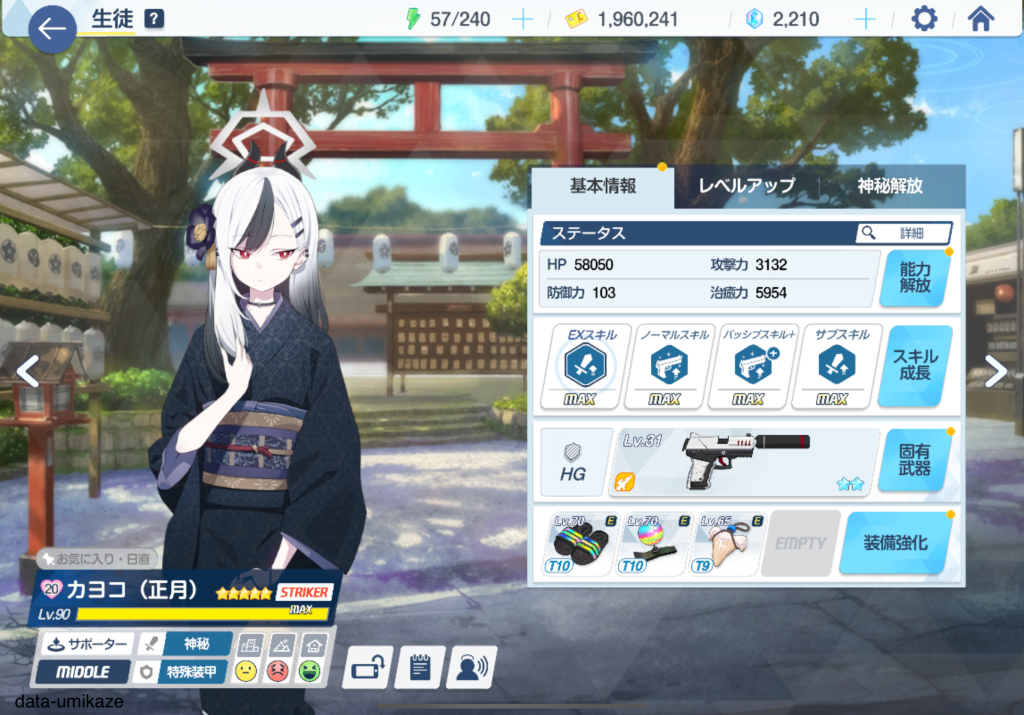Select the T10 sandals equipment slot
This screenshot has height=715, width=1024.
click(x=579, y=543)
